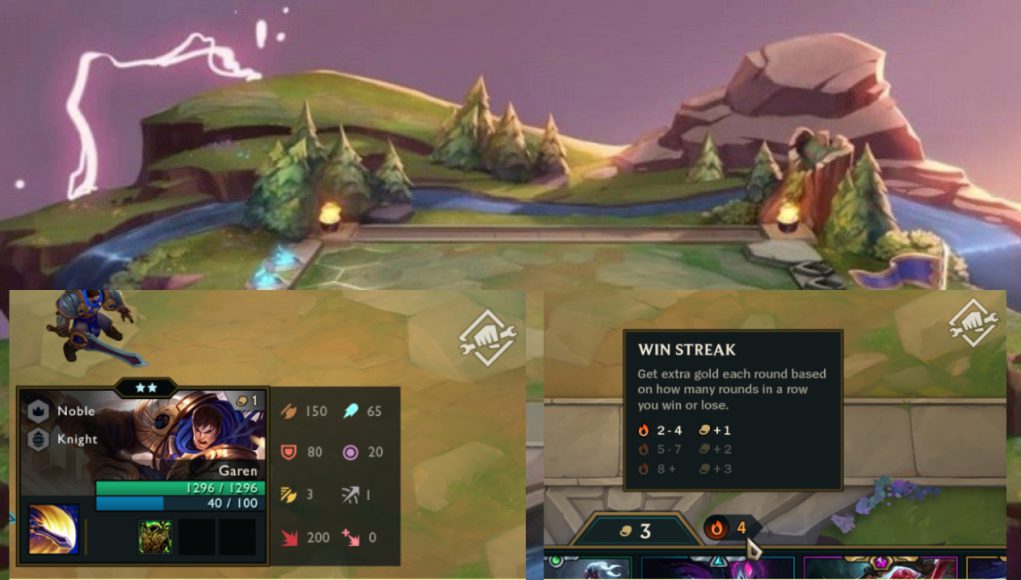The width and height of the screenshot is (1021, 580).
Task: Click the Noble trait icon
Action: pyautogui.click(x=38, y=411)
